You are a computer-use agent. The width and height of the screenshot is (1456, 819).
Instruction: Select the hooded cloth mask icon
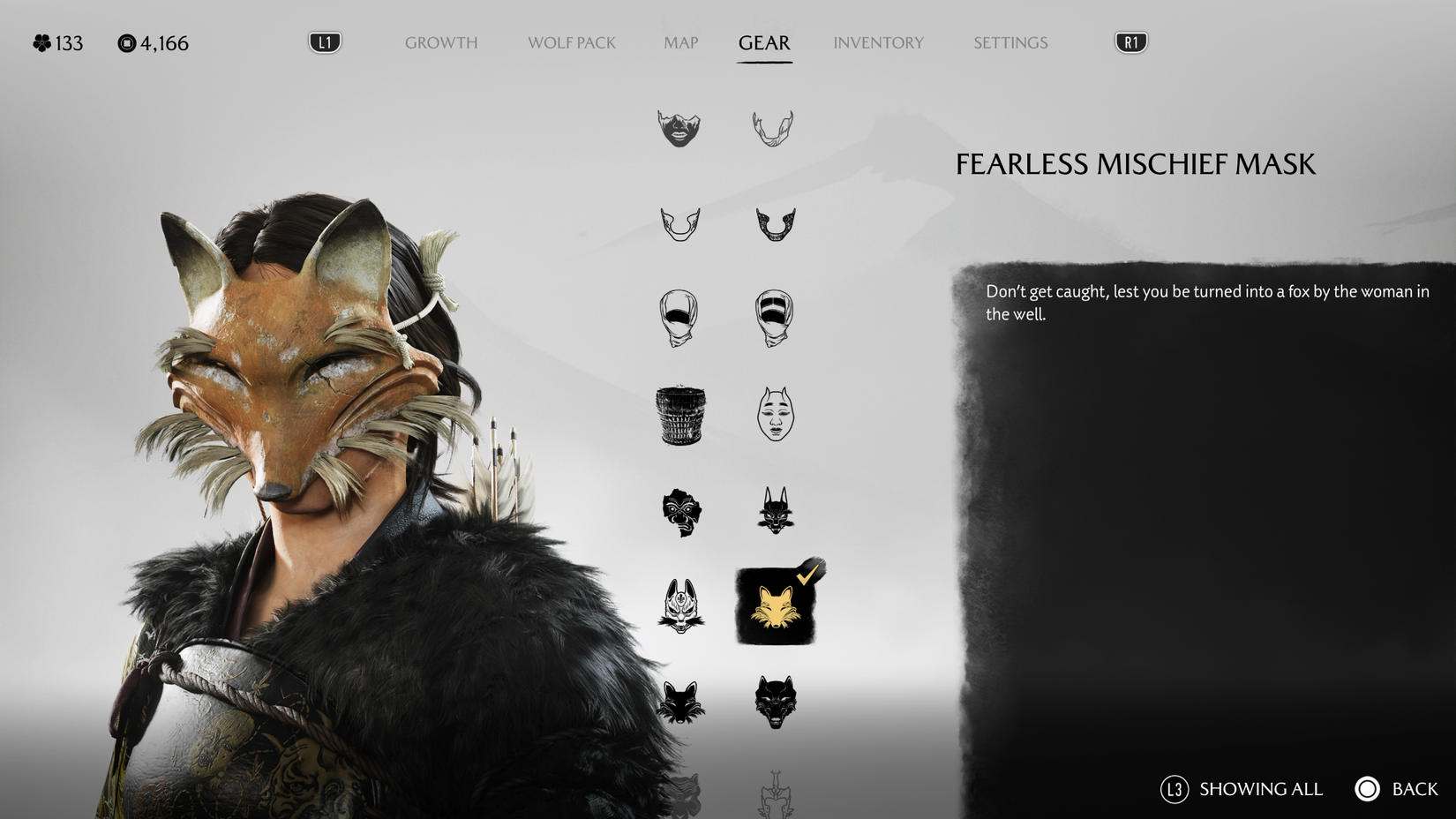coord(680,317)
